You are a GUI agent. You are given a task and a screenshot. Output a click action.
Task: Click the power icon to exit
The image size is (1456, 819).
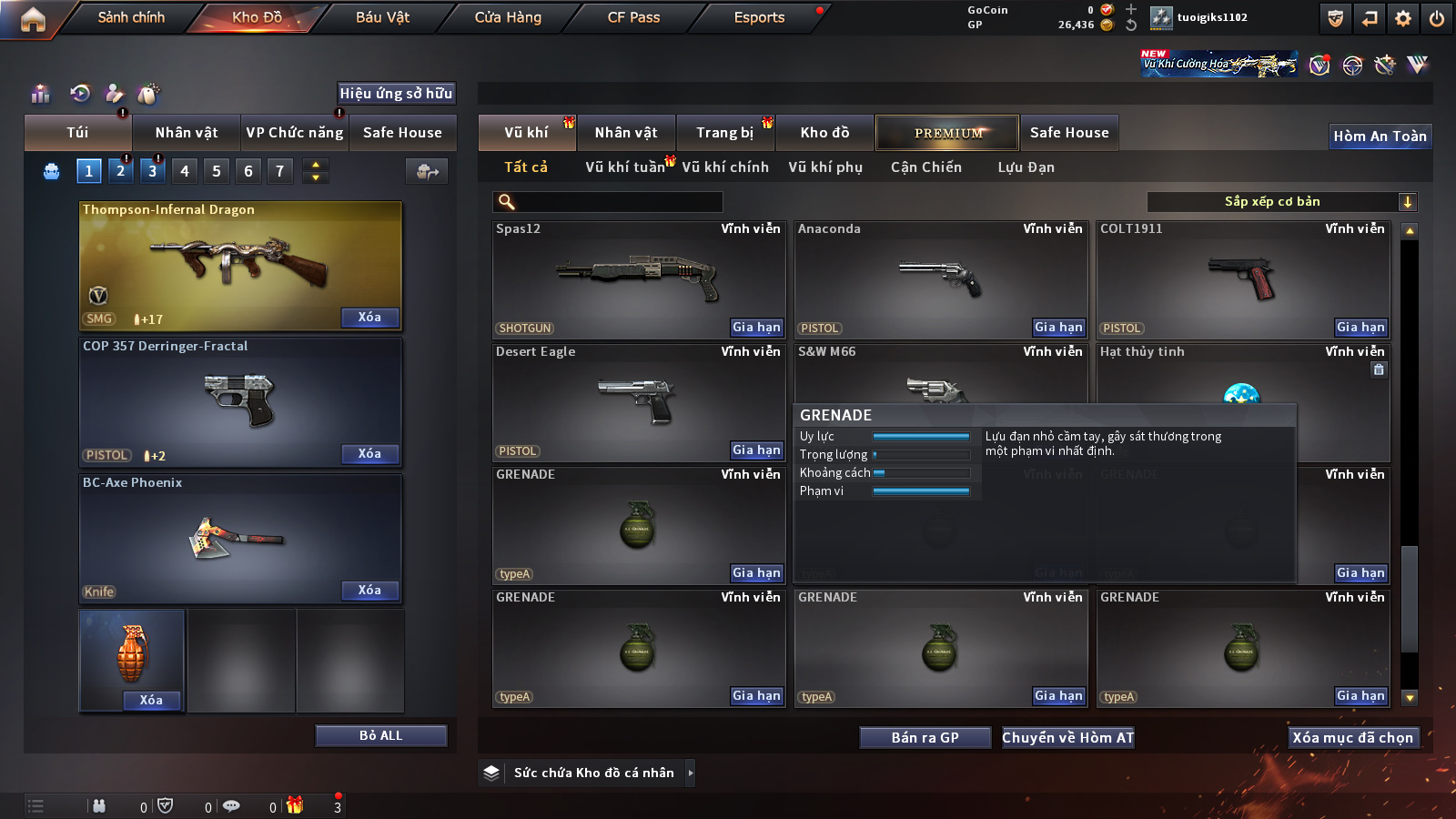coord(1437,18)
